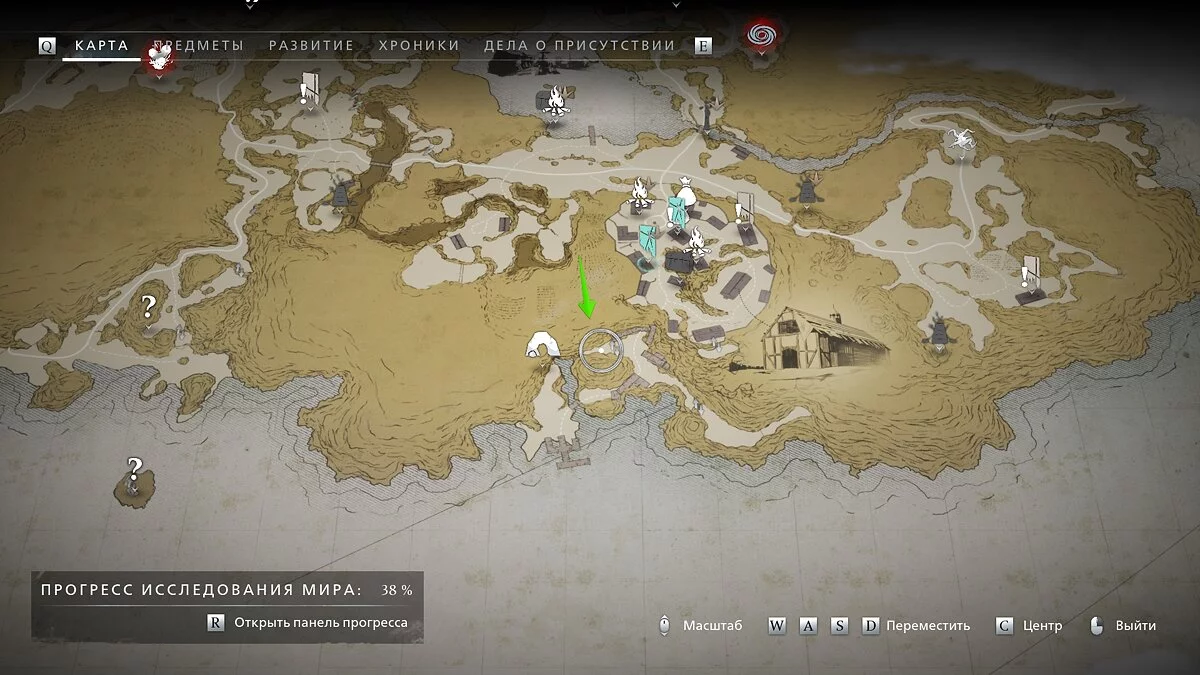
Task: Select the ХРОНИКИ tab
Action: [419, 46]
